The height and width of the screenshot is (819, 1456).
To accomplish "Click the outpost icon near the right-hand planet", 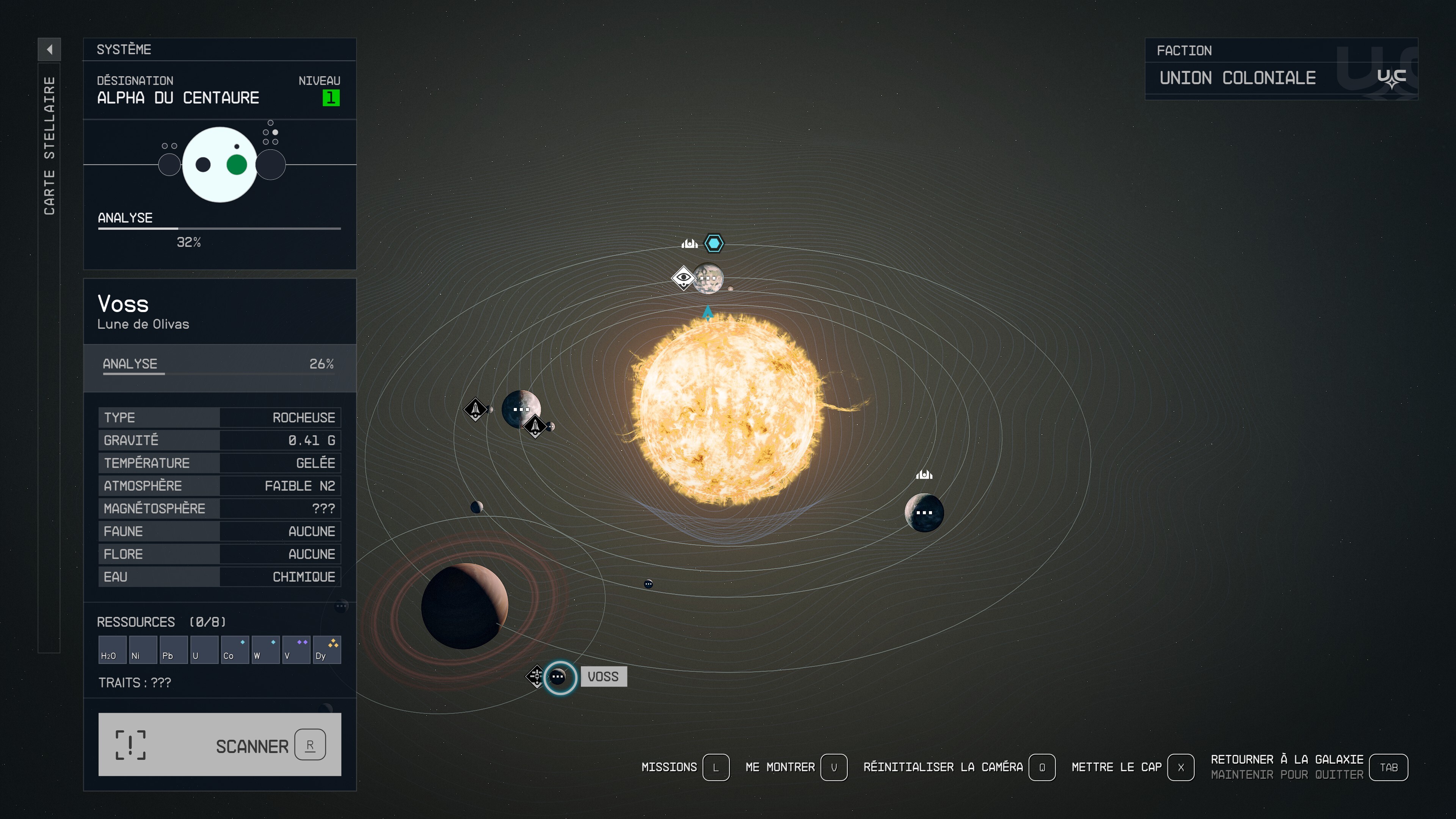I will (x=924, y=475).
